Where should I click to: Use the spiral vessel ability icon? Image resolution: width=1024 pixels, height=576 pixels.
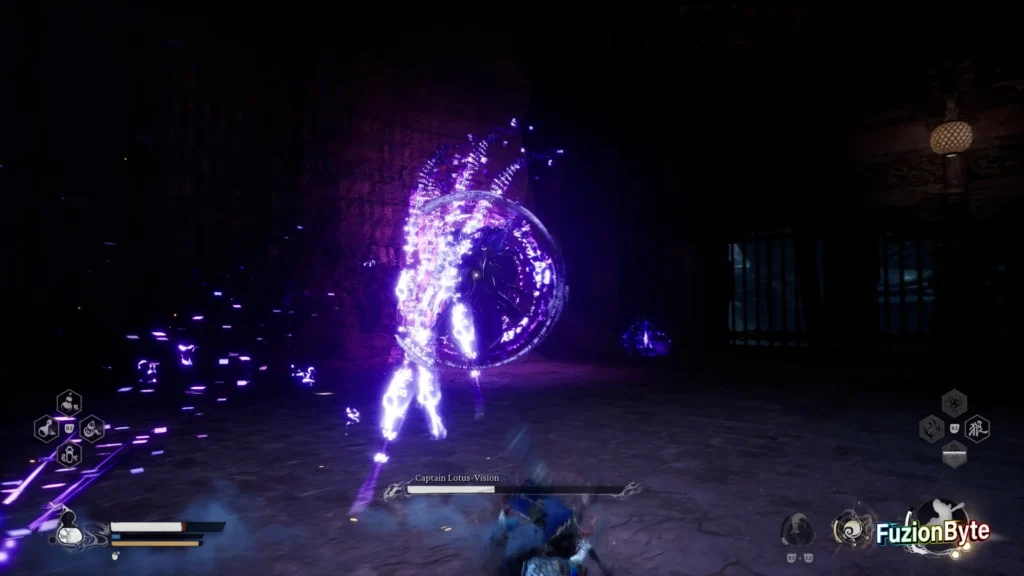pyautogui.click(x=849, y=529)
